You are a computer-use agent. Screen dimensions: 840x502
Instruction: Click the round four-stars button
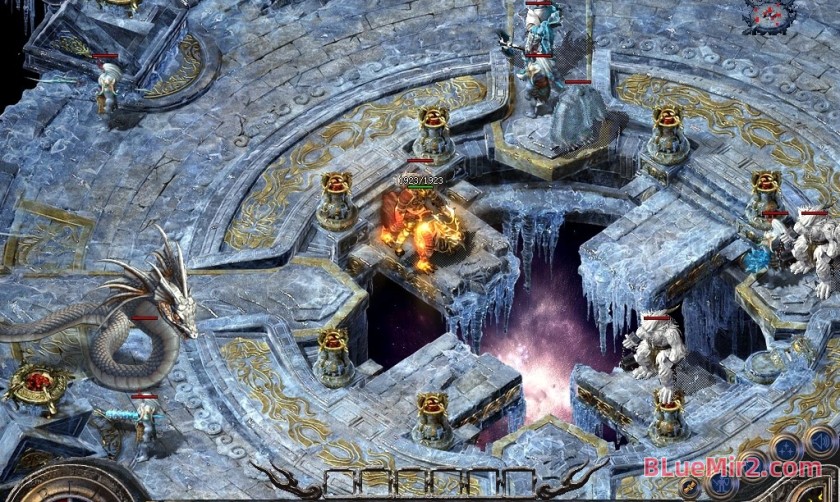pyautogui.click(x=784, y=447)
